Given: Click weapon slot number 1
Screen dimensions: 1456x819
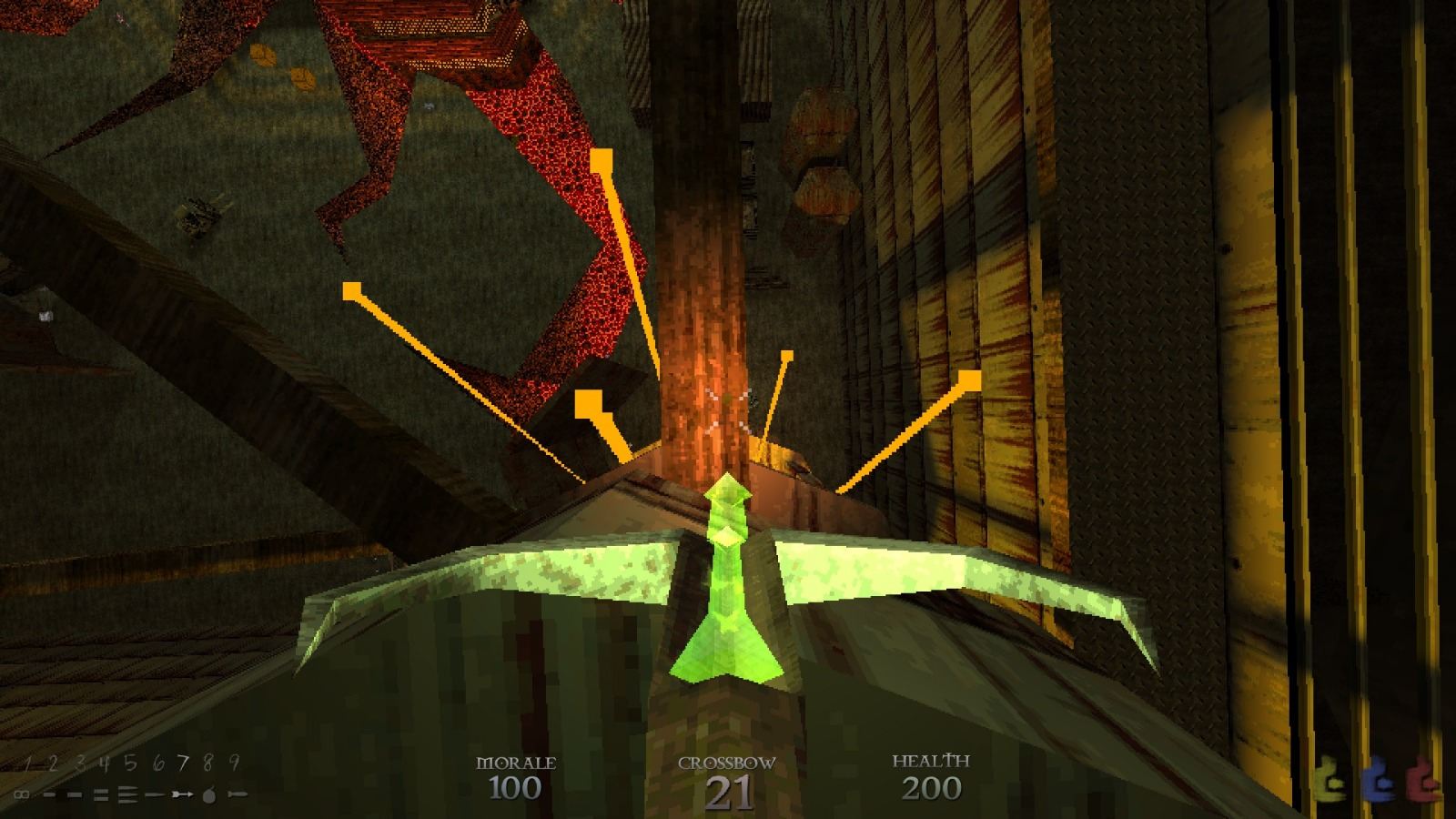Looking at the screenshot, I should pyautogui.click(x=27, y=763).
